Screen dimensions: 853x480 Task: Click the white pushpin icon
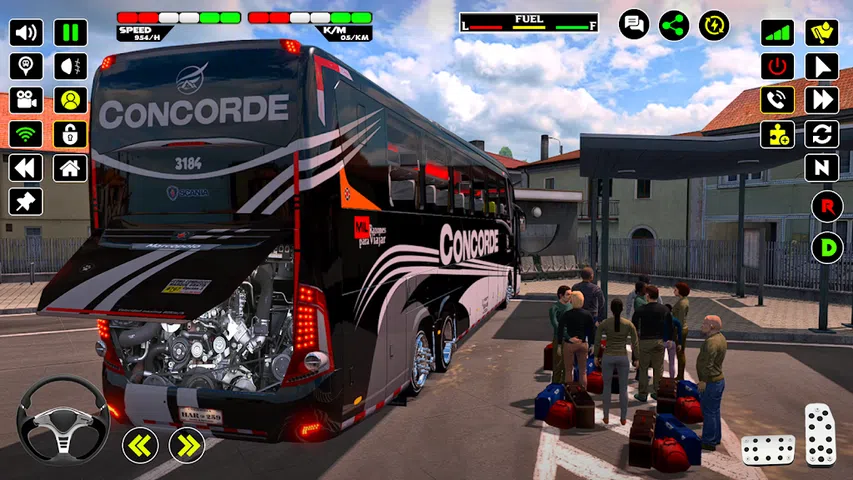pyautogui.click(x=26, y=201)
